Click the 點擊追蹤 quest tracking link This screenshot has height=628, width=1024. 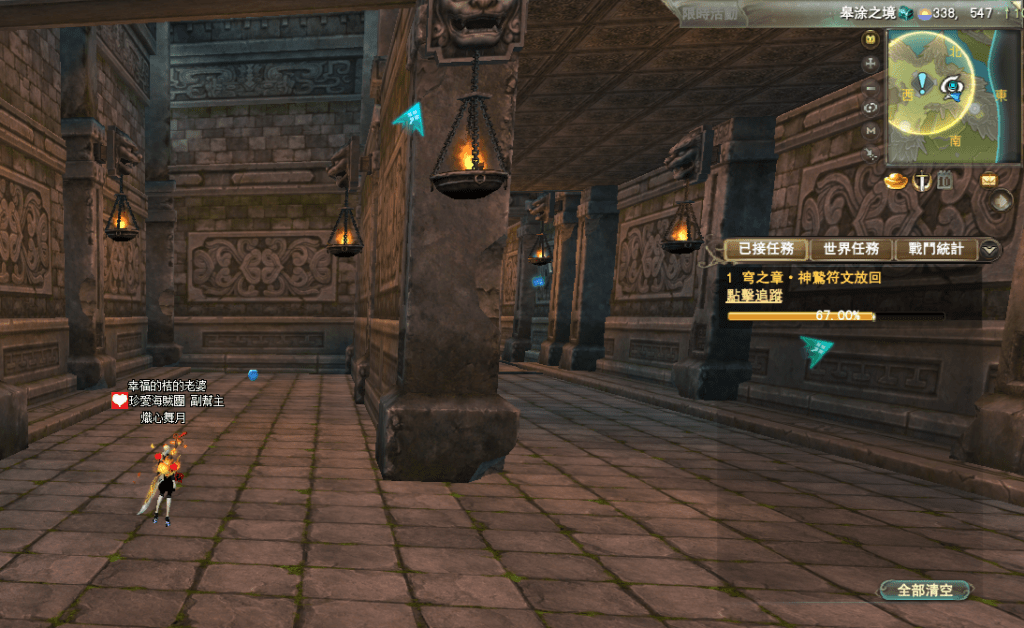click(754, 296)
